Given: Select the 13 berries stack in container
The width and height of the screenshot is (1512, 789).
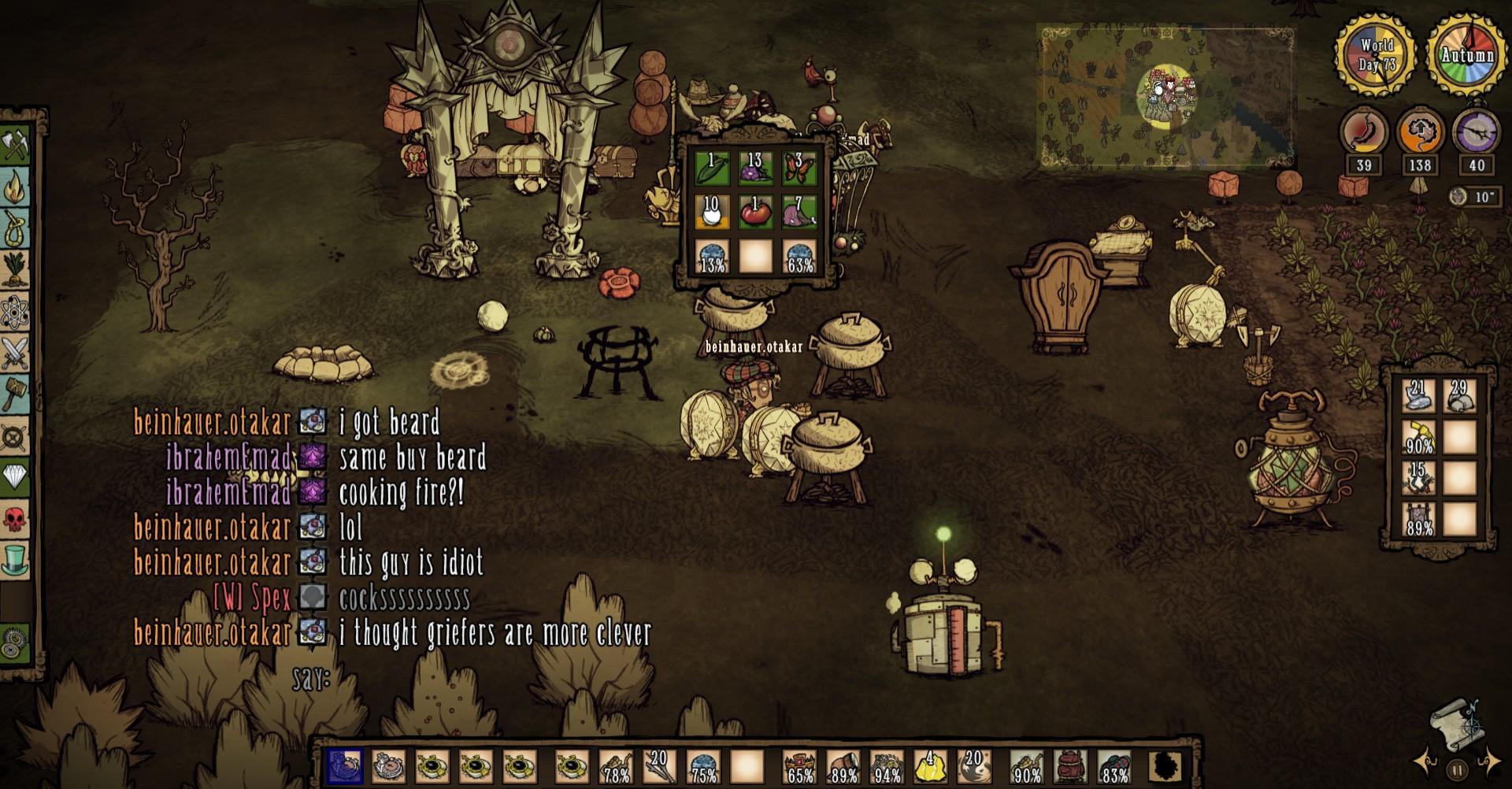Looking at the screenshot, I should [754, 168].
